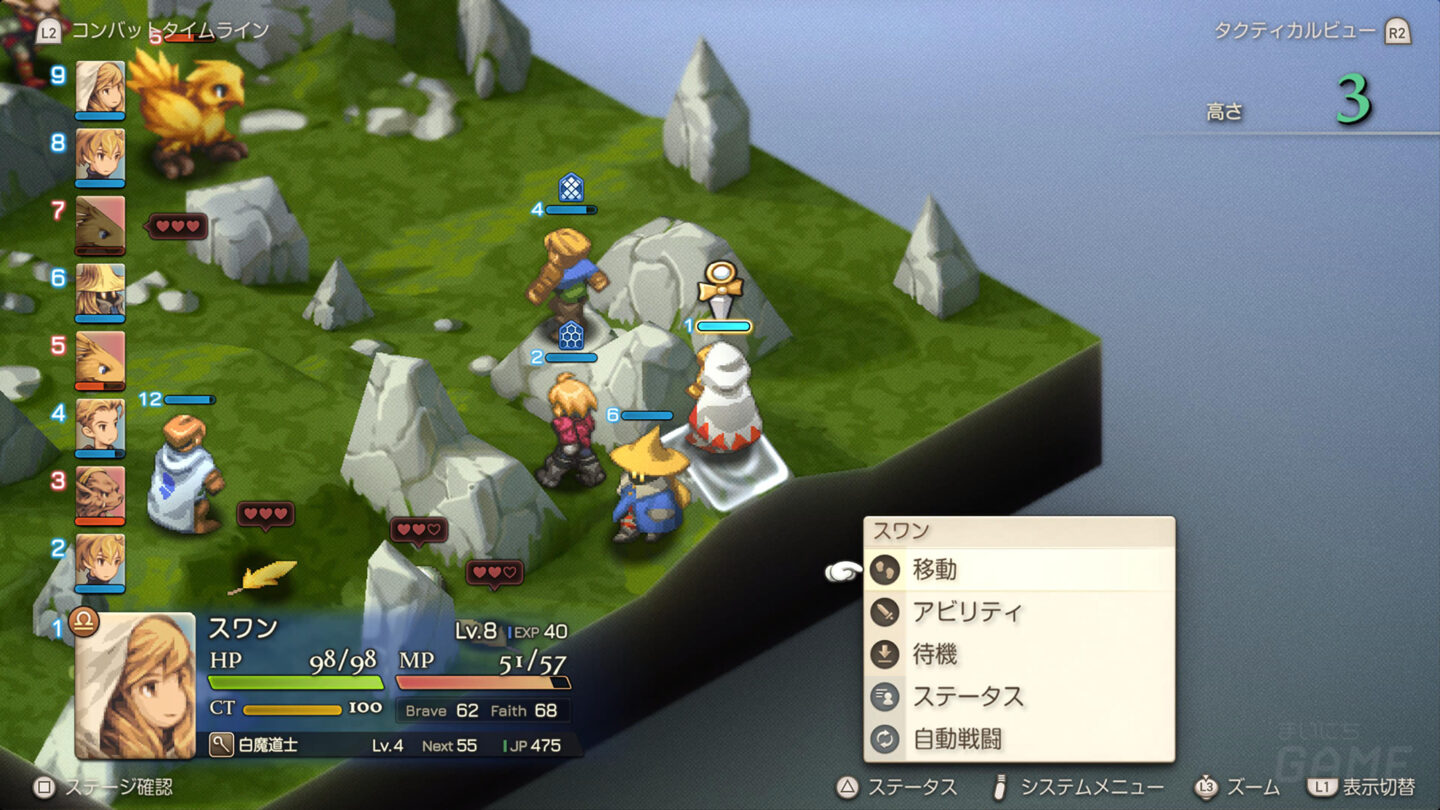Select timeline portrait numbered 4

(100, 424)
